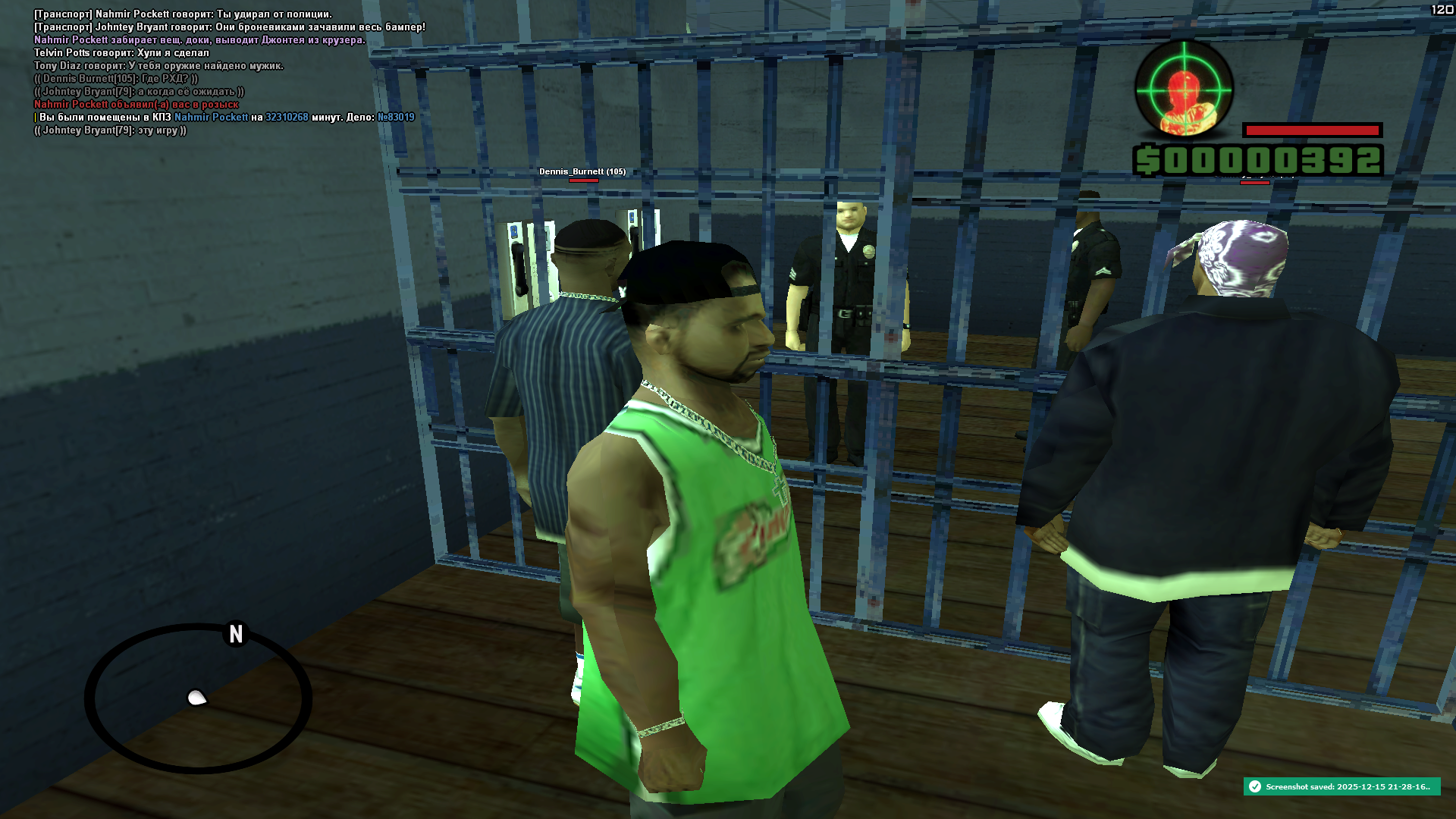Click the north marker on the radar
The image size is (1456, 819).
pyautogui.click(x=236, y=634)
